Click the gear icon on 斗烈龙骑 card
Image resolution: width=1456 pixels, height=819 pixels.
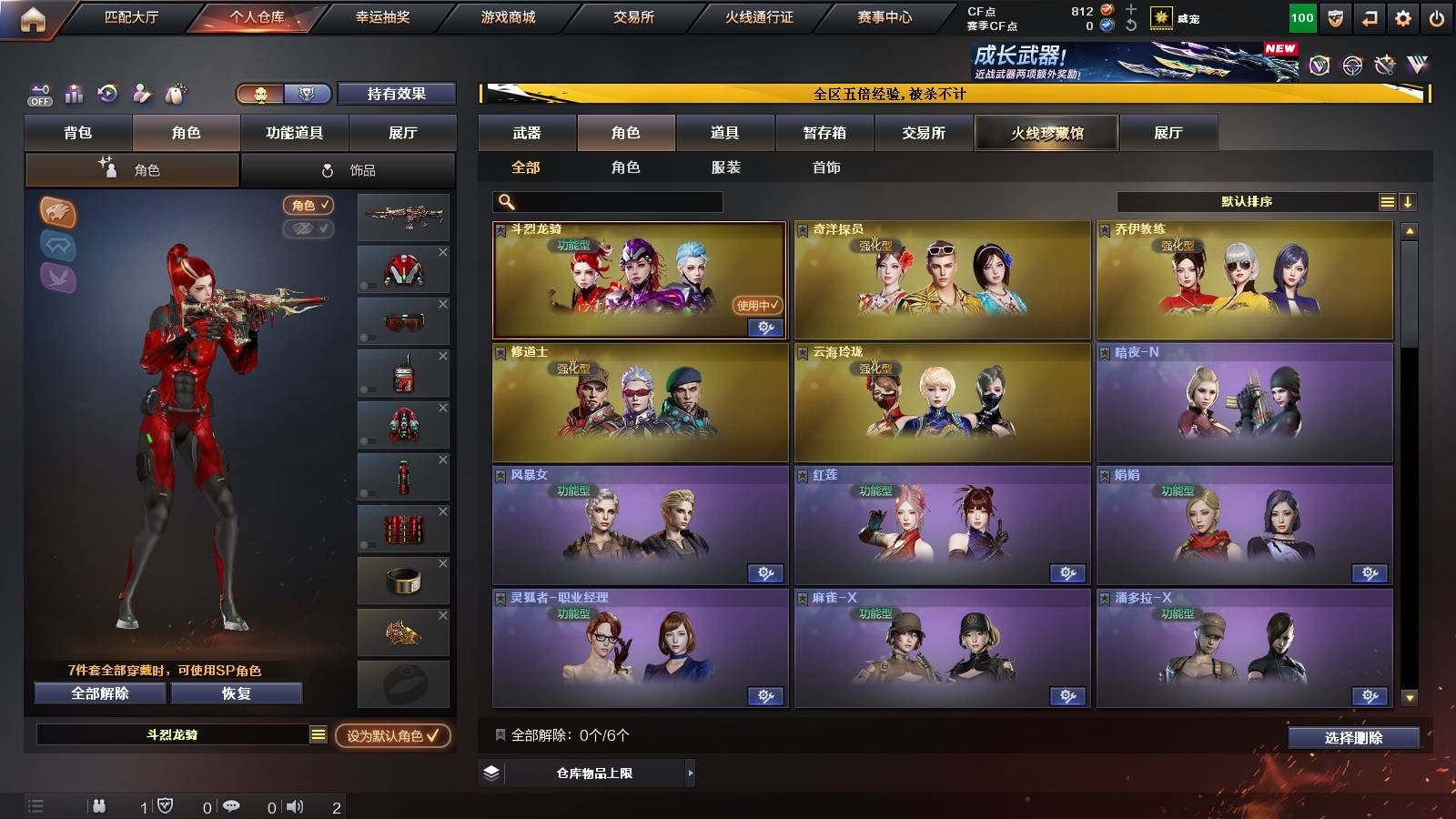[x=766, y=328]
